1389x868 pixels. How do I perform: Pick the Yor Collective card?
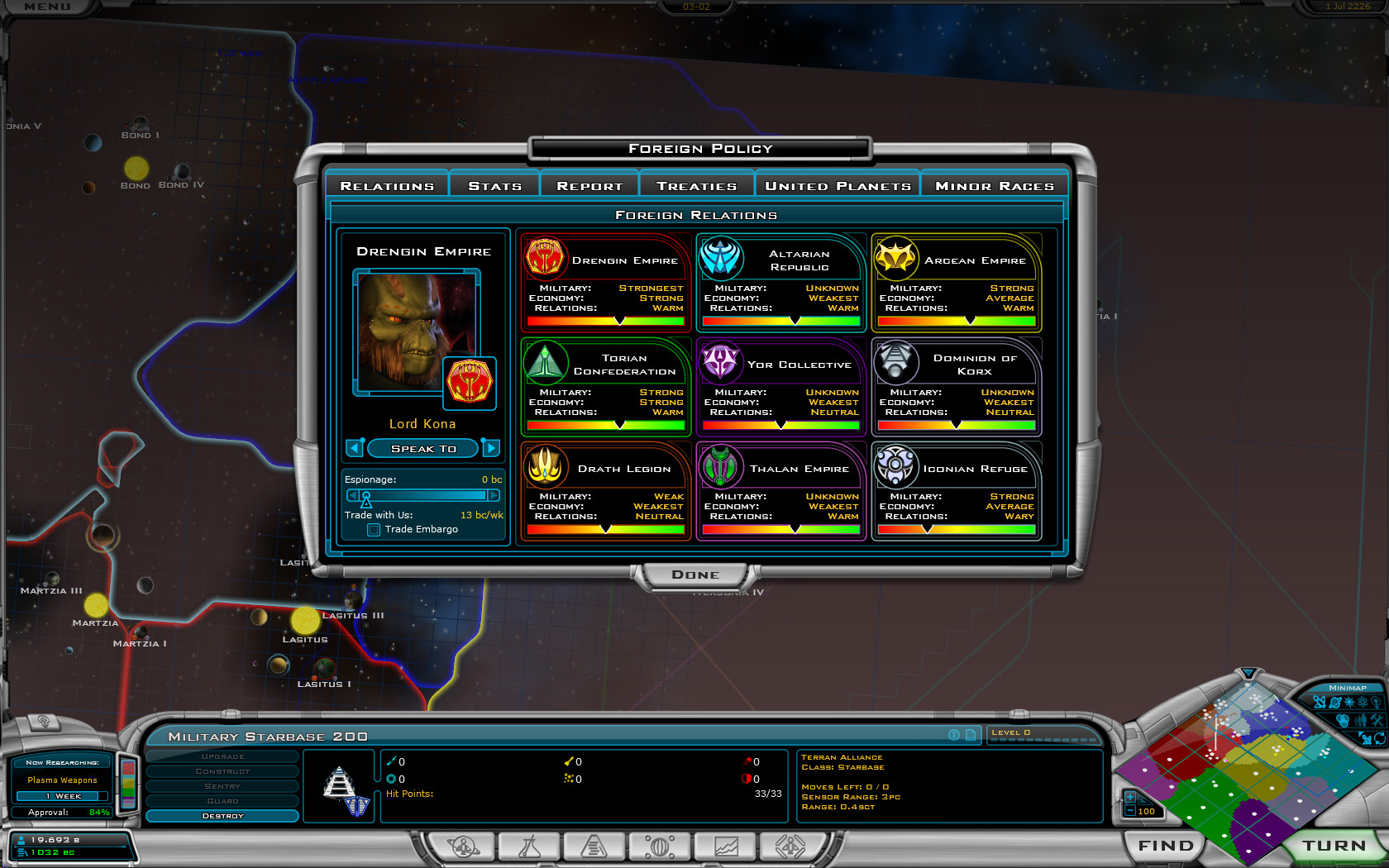(x=781, y=386)
